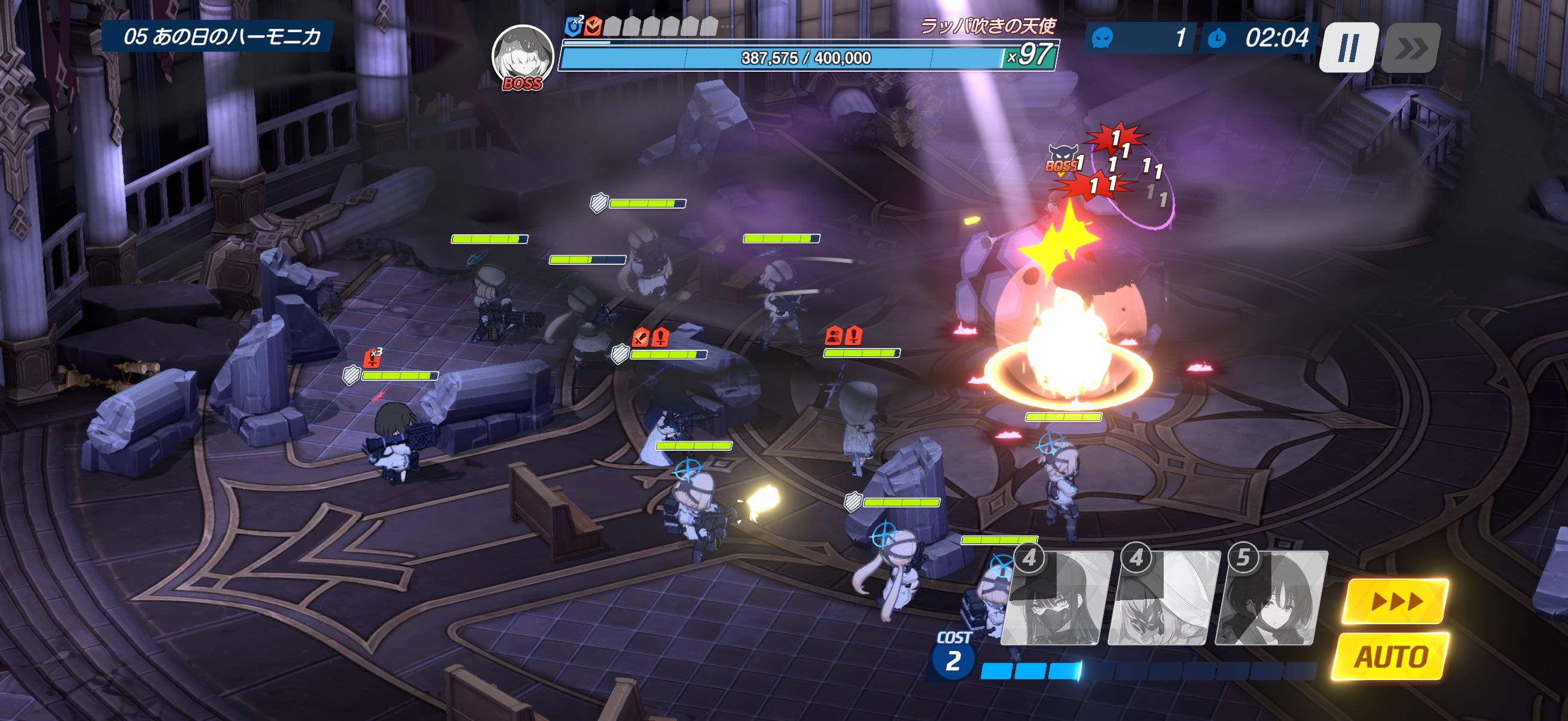Tap the boss portrait icon
This screenshot has width=1568, height=721.
click(x=522, y=56)
